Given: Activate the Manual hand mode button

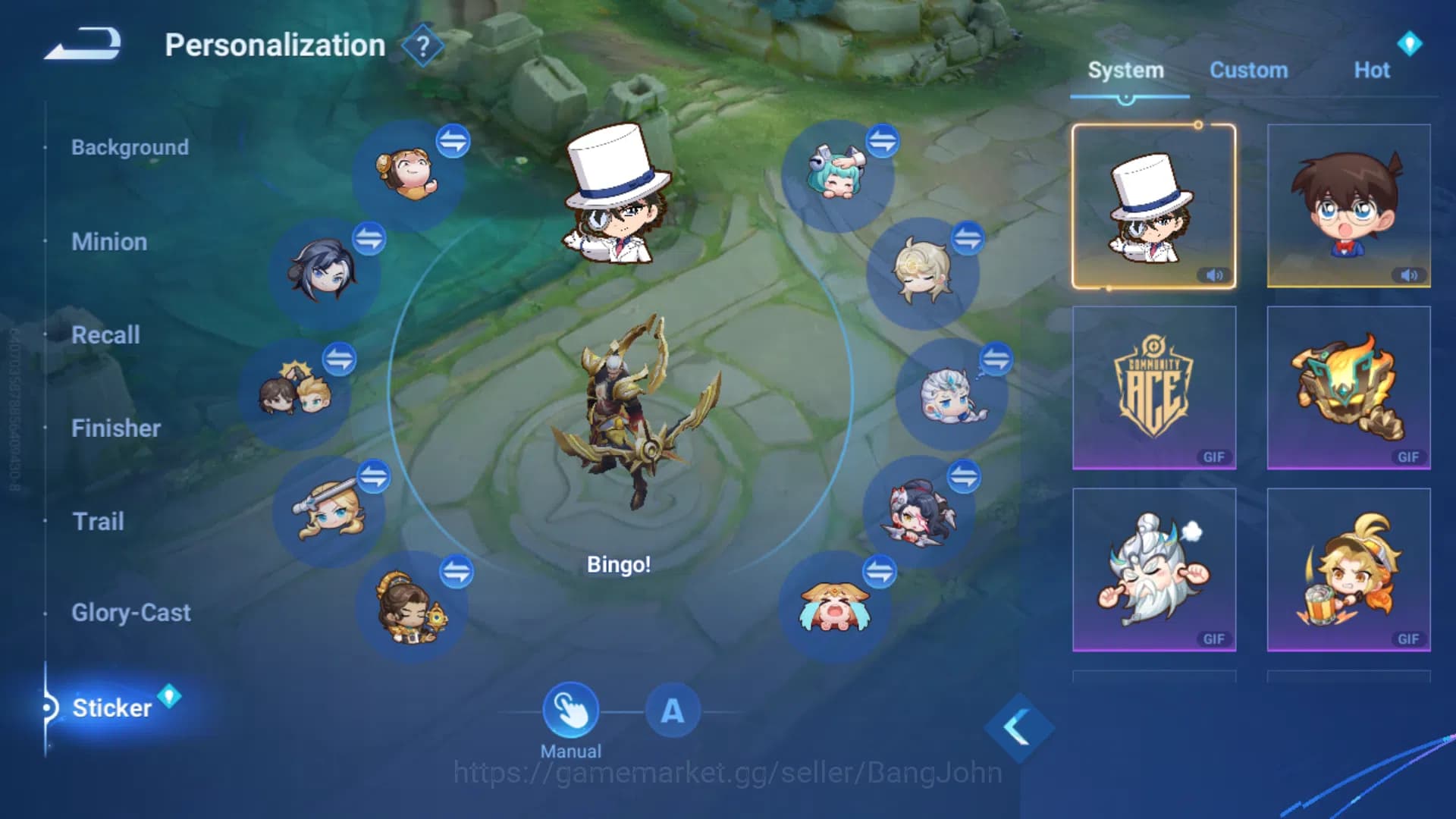Looking at the screenshot, I should (570, 711).
